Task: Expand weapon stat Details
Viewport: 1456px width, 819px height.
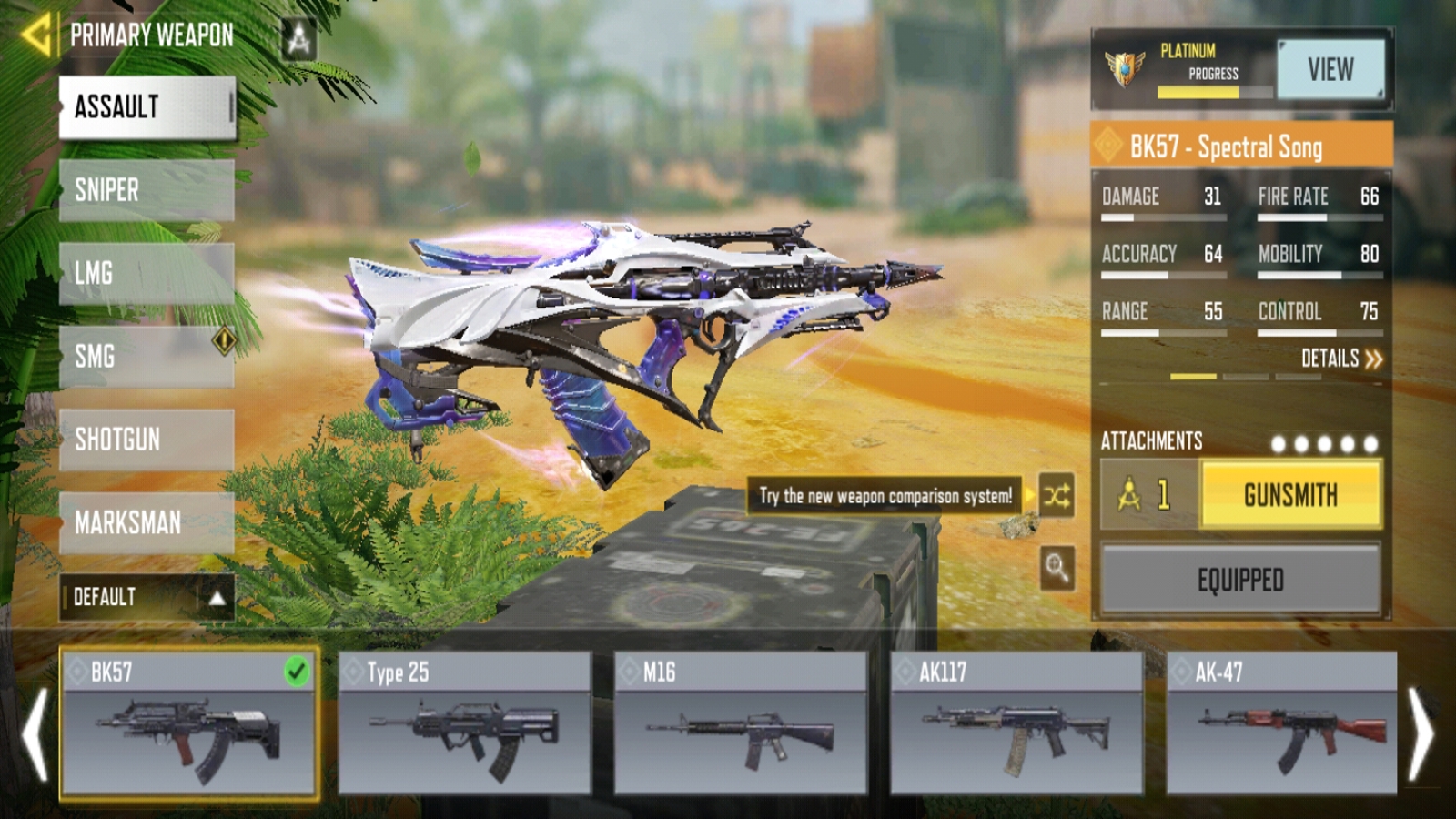Action: click(x=1340, y=359)
